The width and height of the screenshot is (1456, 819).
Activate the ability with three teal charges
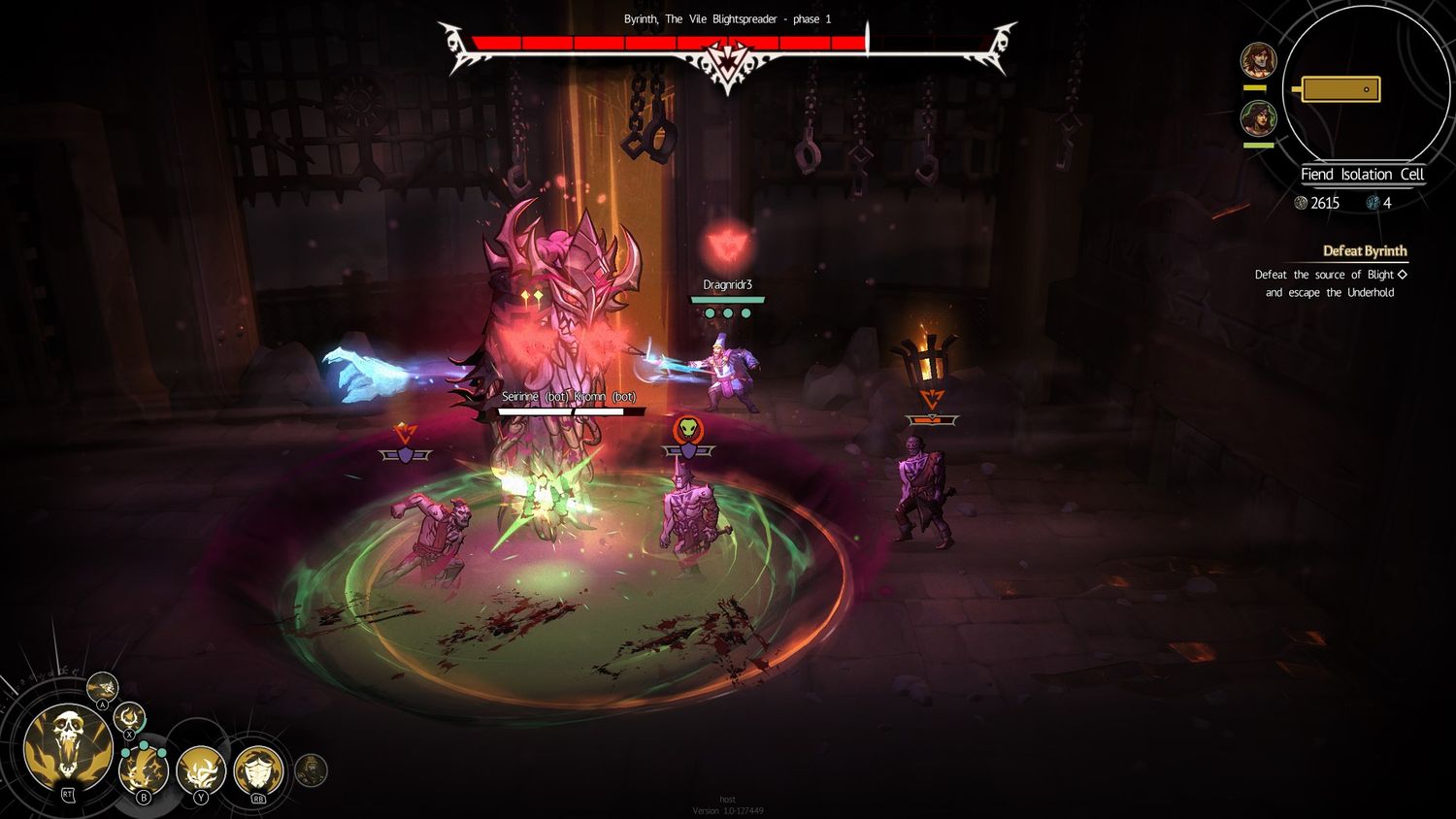(143, 771)
